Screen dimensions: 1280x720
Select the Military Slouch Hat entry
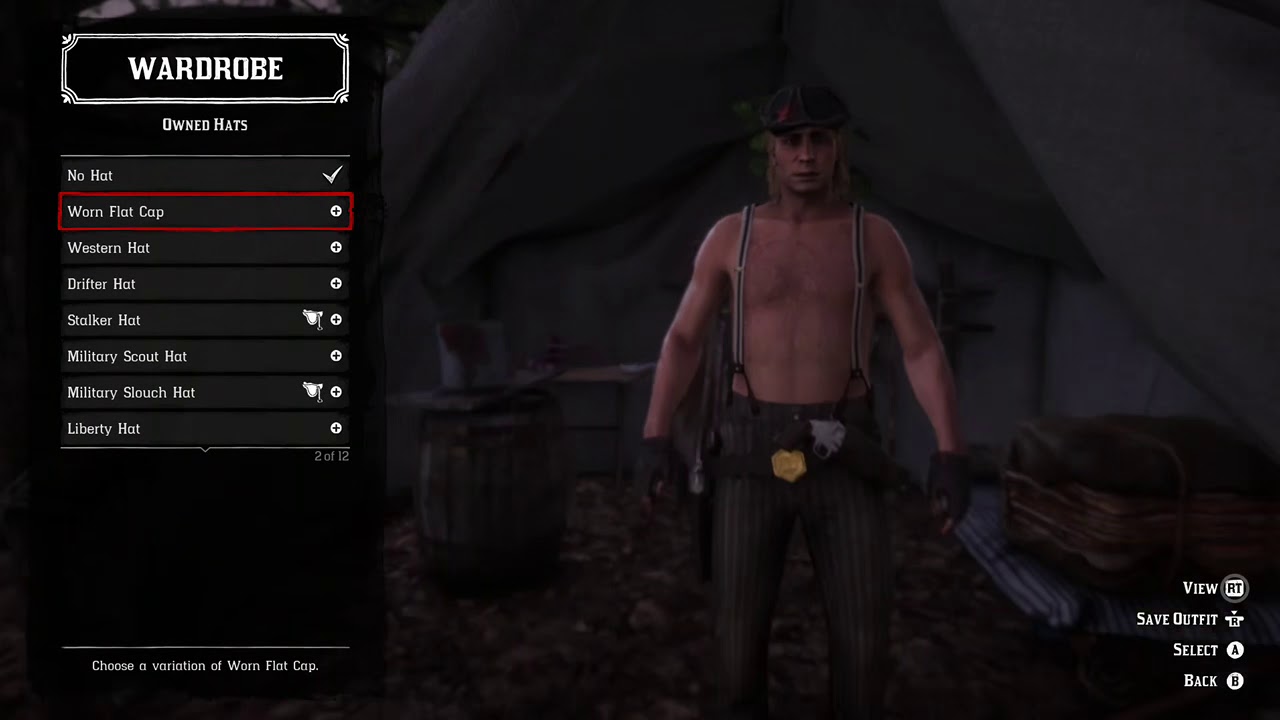coord(204,392)
